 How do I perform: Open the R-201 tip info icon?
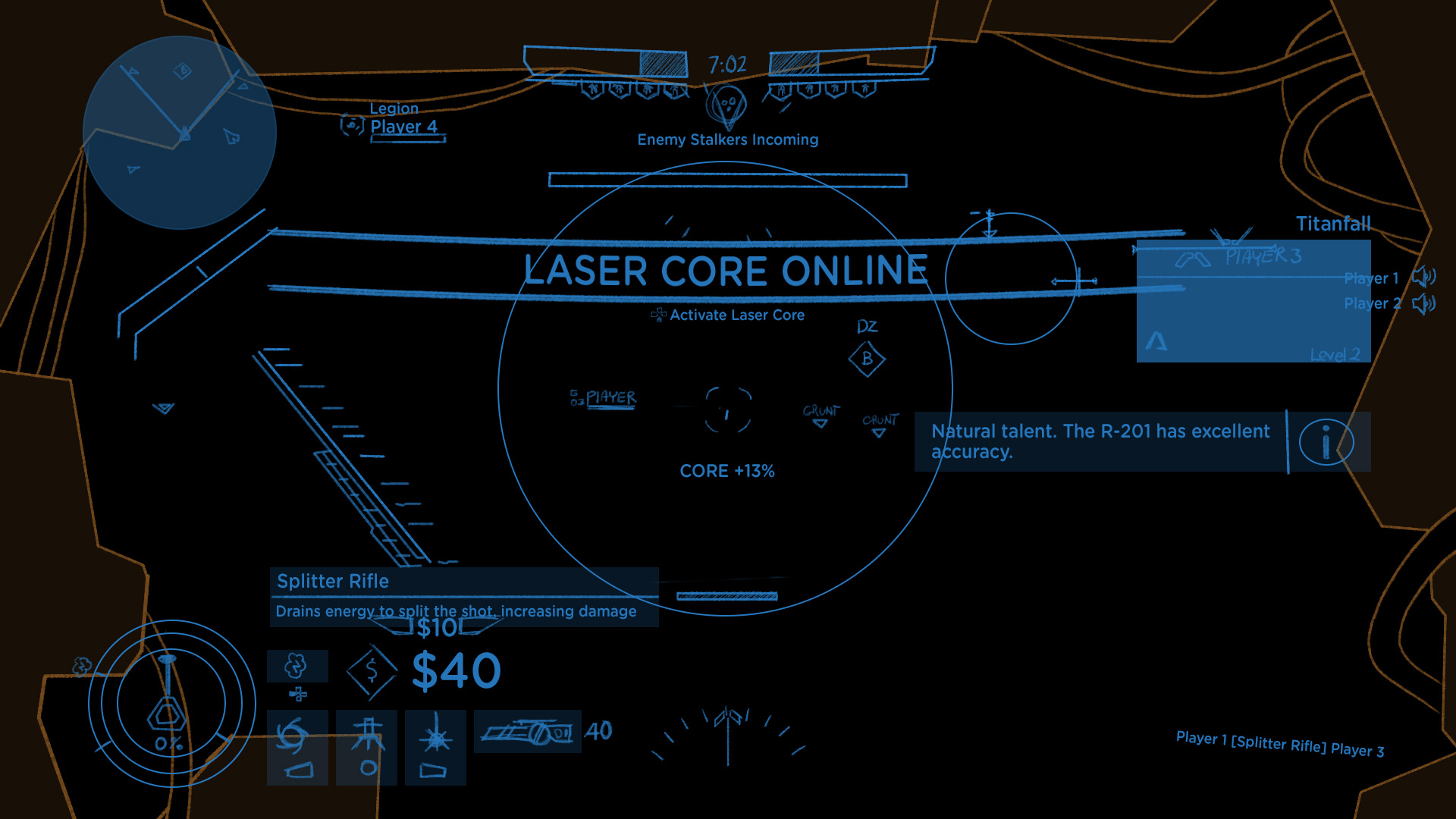click(1326, 444)
